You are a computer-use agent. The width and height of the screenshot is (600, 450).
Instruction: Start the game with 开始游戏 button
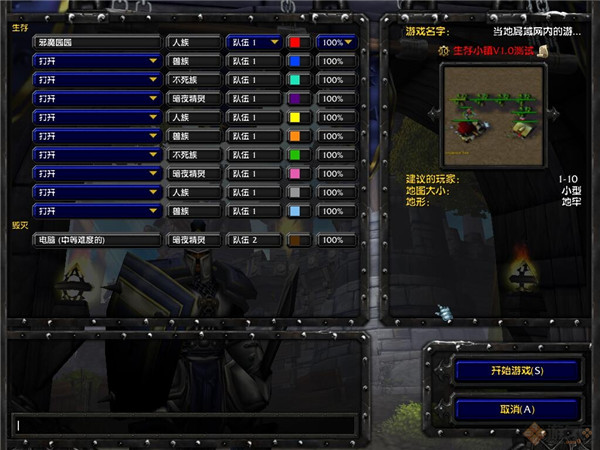(x=517, y=371)
